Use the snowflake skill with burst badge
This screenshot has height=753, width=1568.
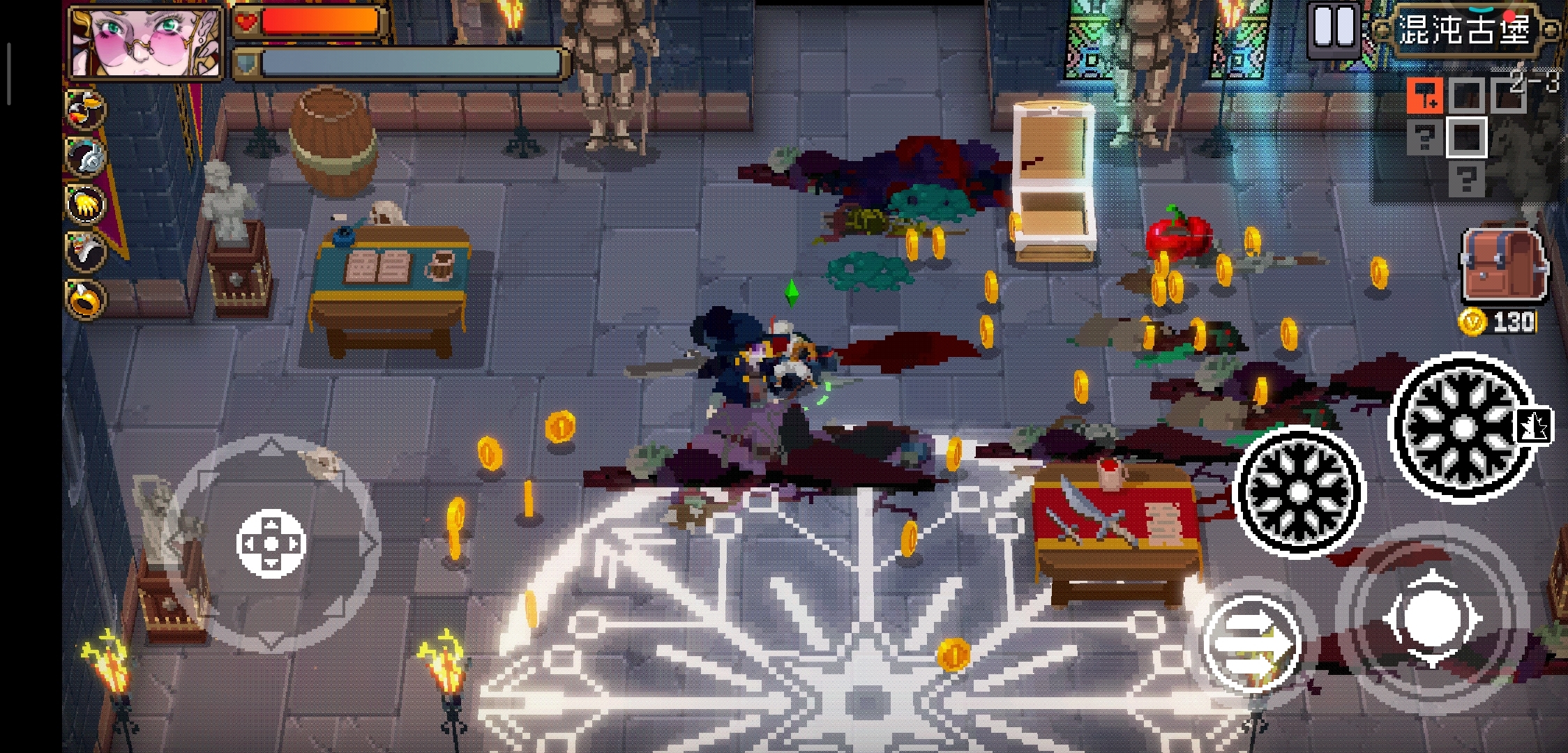pos(1464,427)
